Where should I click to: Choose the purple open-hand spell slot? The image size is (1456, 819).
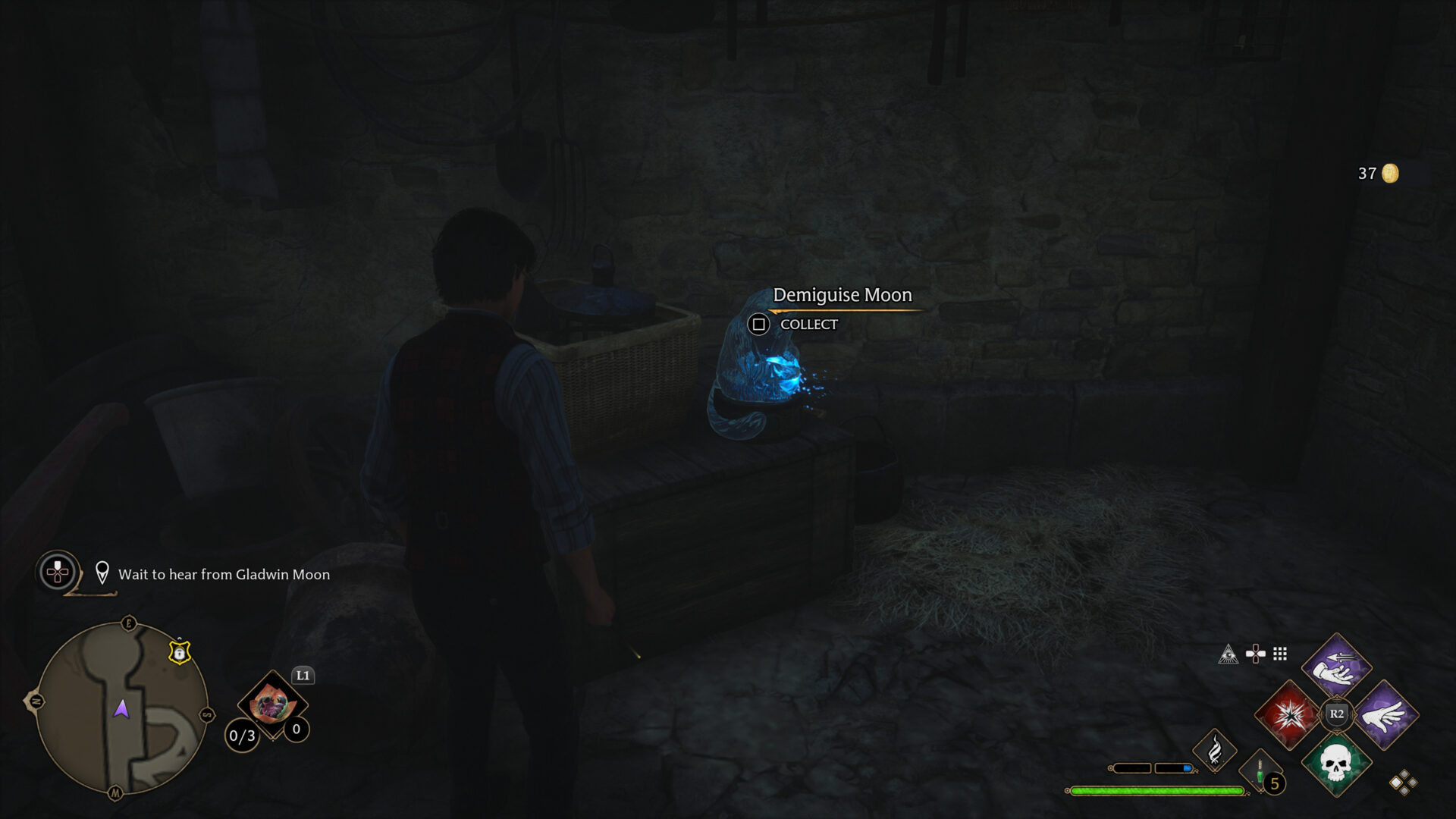pyautogui.click(x=1385, y=714)
